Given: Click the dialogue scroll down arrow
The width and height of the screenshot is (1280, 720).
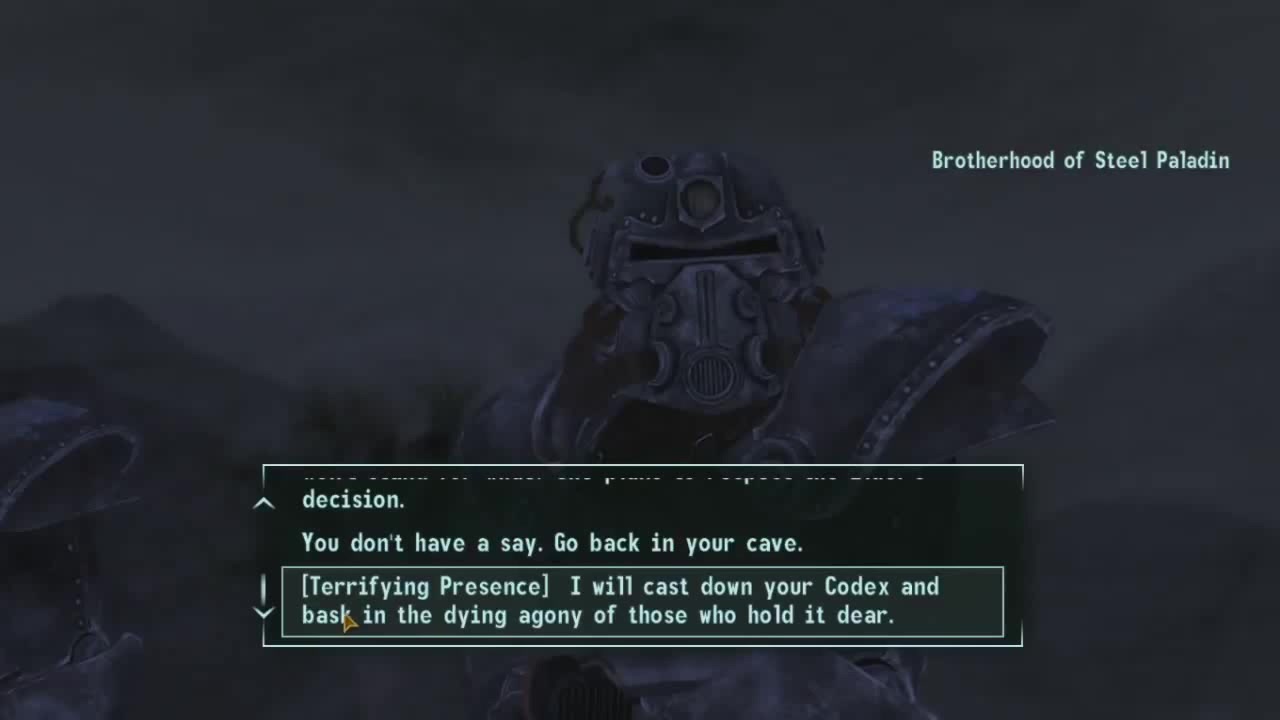Looking at the screenshot, I should [264, 611].
